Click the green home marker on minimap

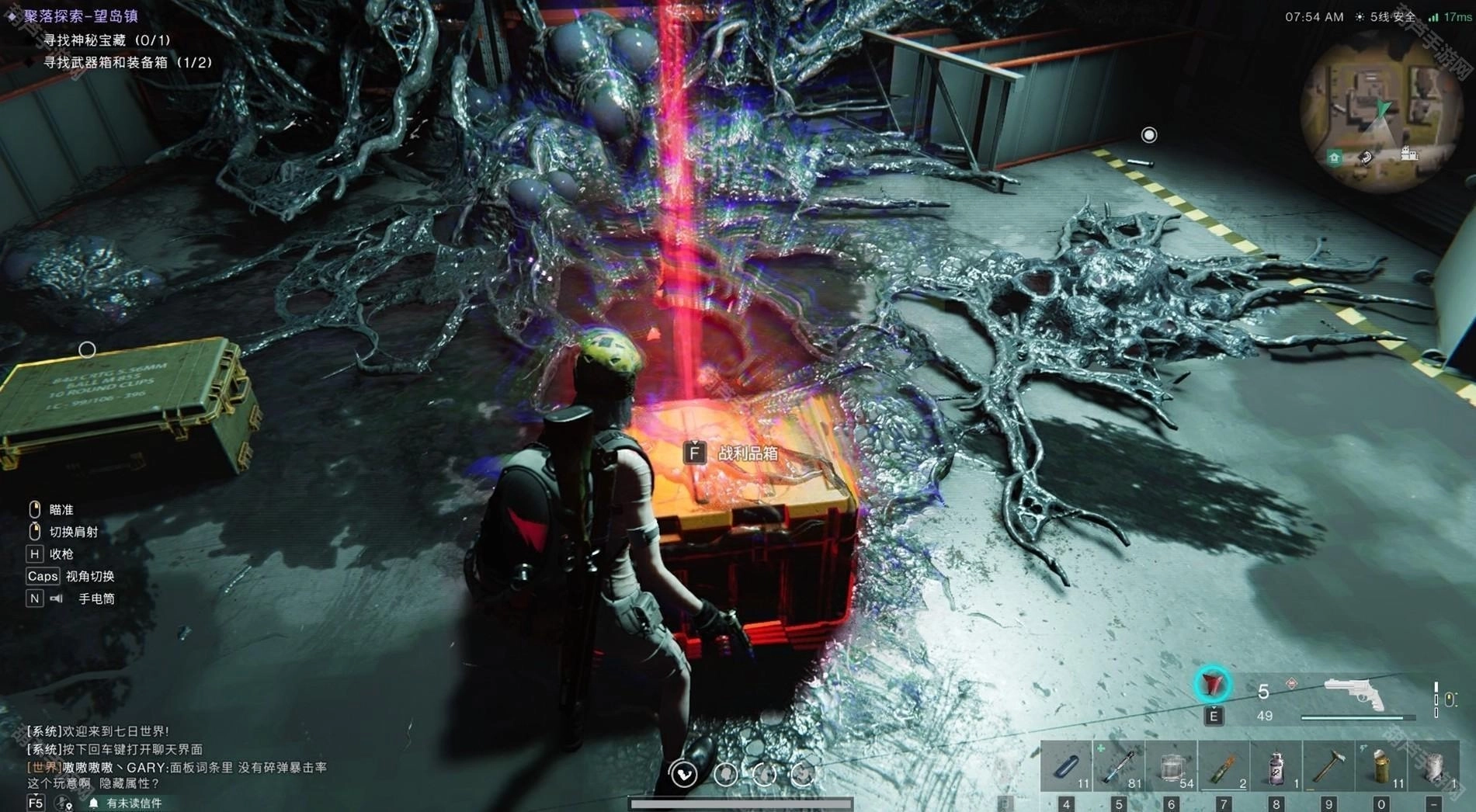(1334, 158)
